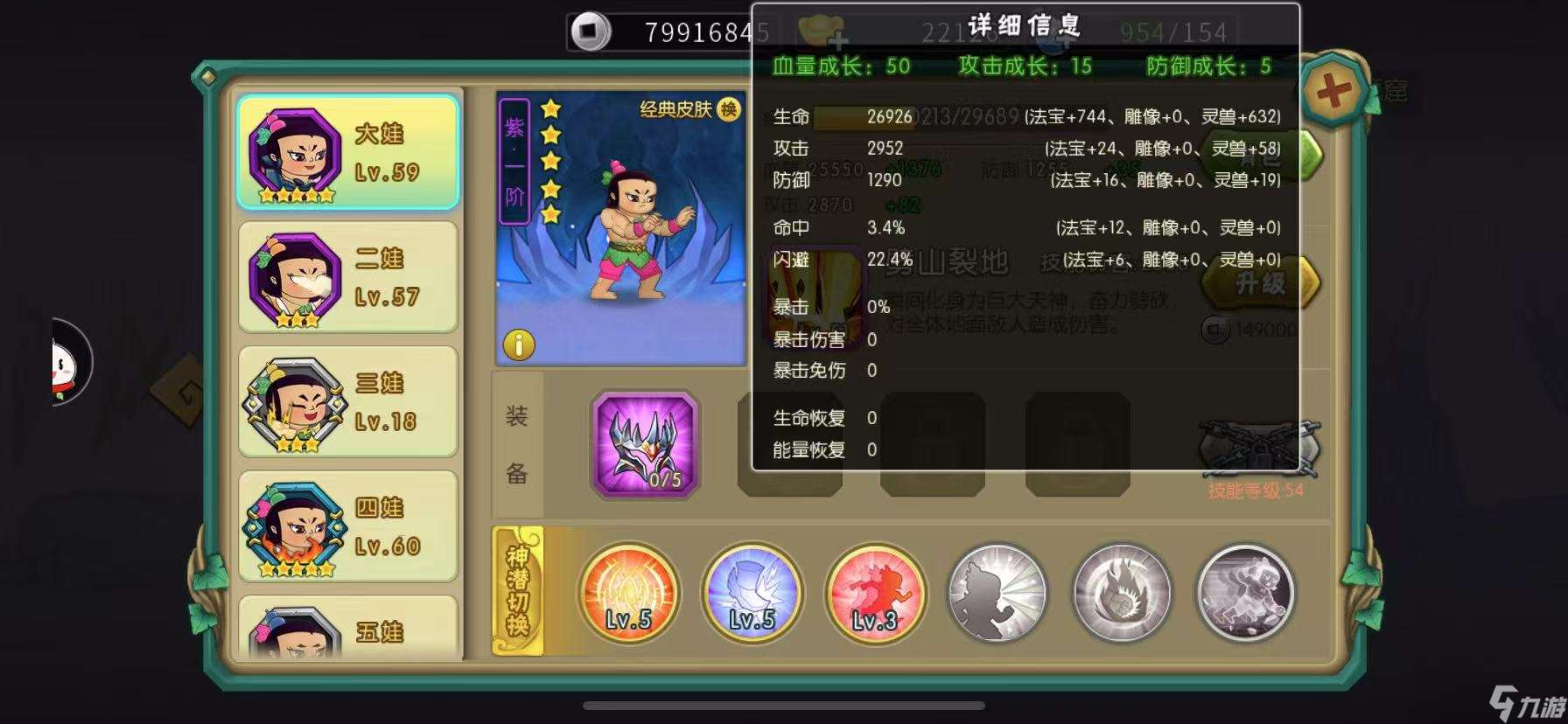This screenshot has width=1568, height=724.
Task: Open the purple helmet equipment slot
Action: tap(645, 446)
